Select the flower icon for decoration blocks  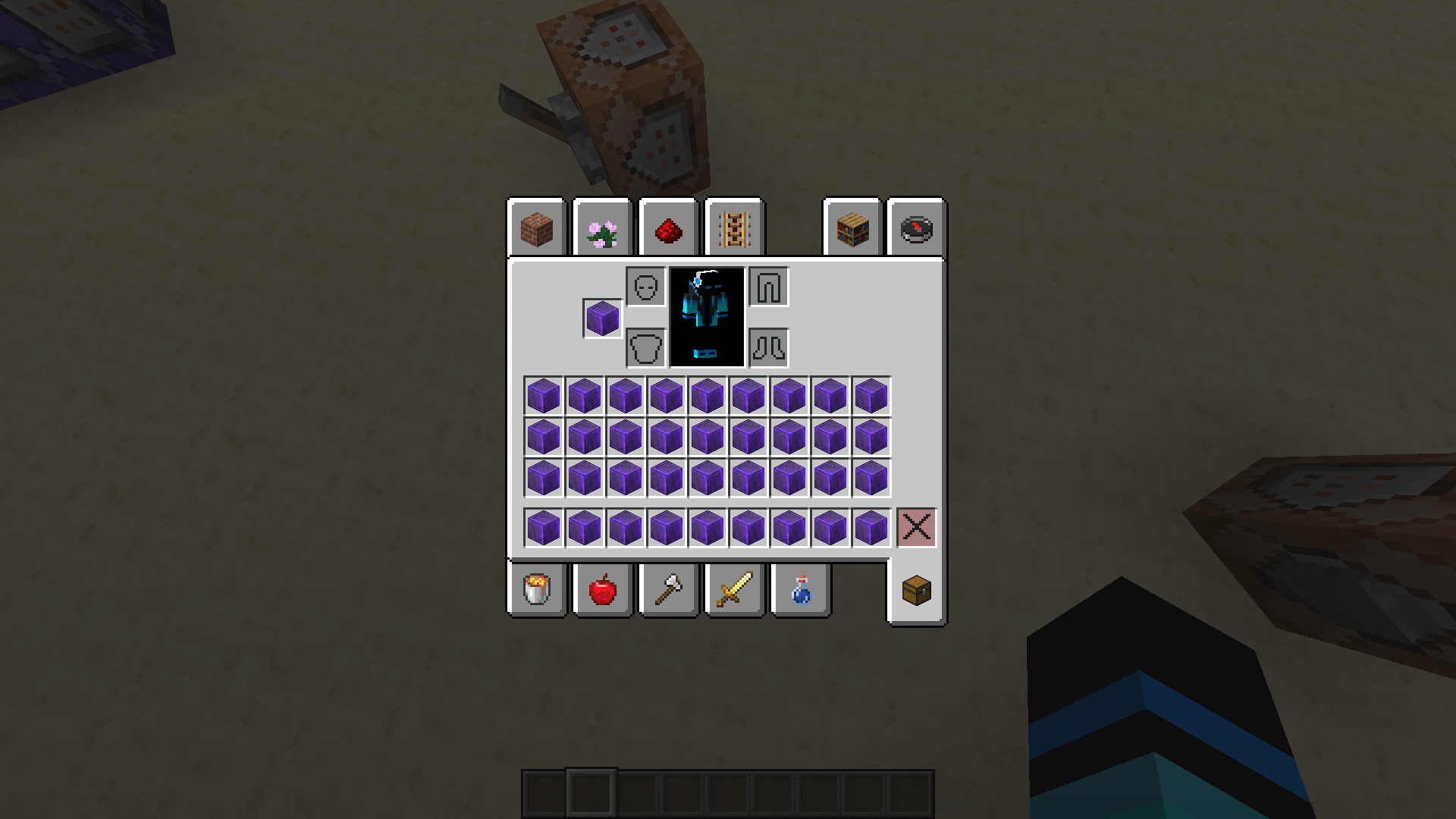click(602, 228)
